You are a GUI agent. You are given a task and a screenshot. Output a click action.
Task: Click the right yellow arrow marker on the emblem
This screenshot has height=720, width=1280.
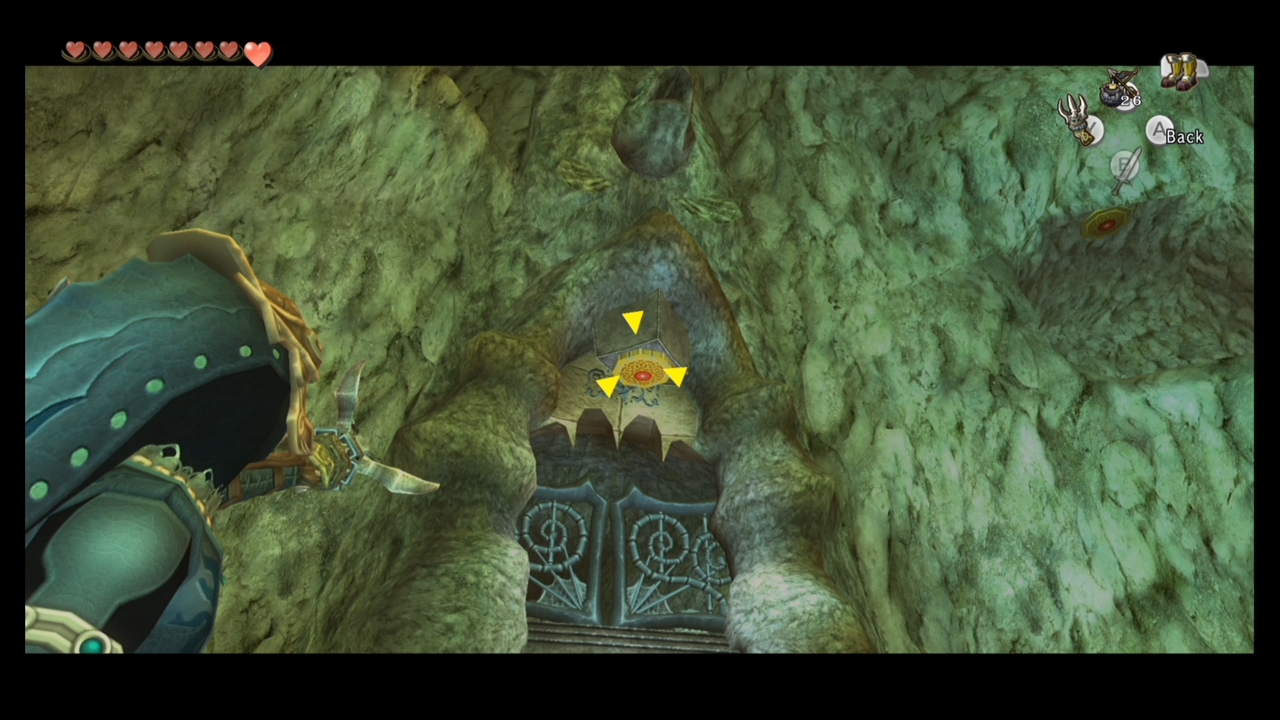click(677, 375)
